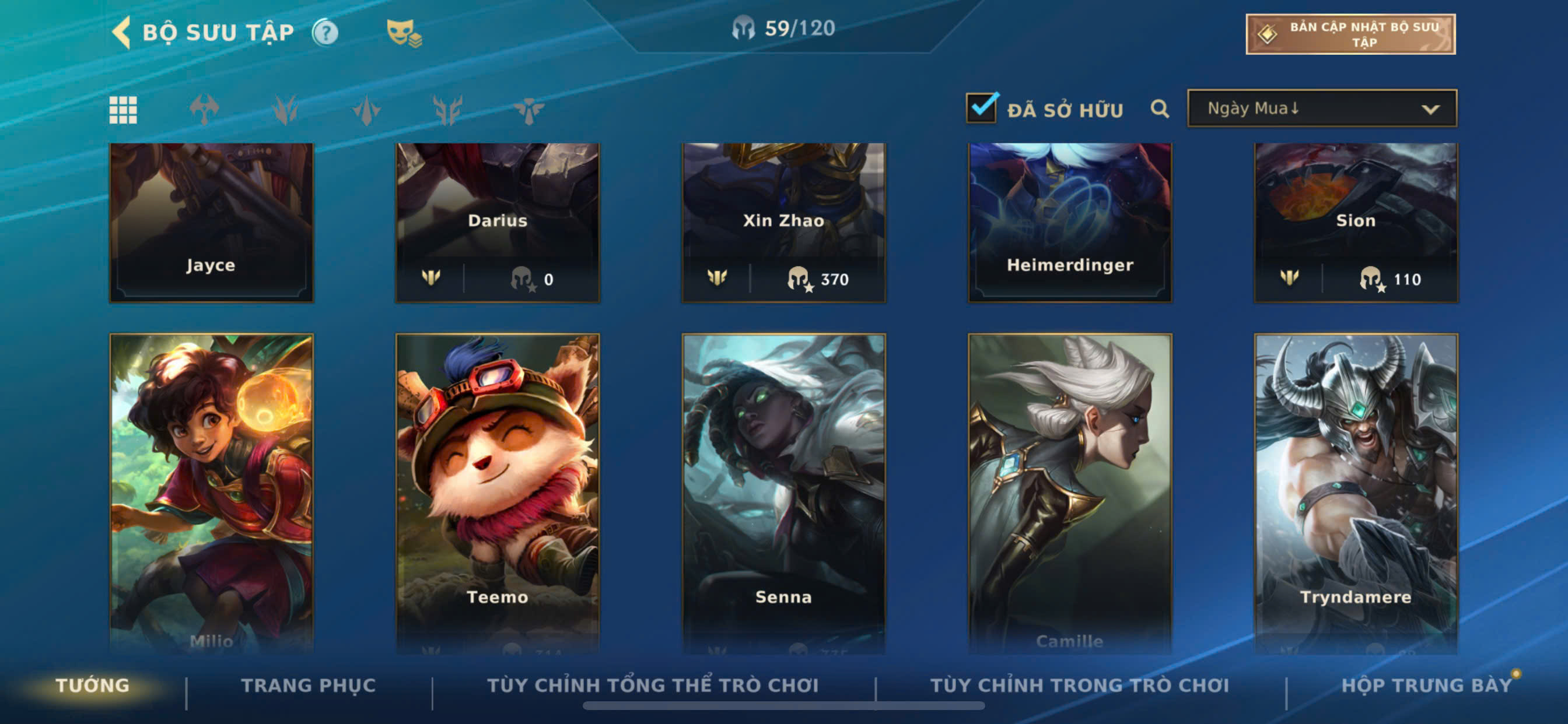
Task: Open the champion search magnifier
Action: (1160, 109)
